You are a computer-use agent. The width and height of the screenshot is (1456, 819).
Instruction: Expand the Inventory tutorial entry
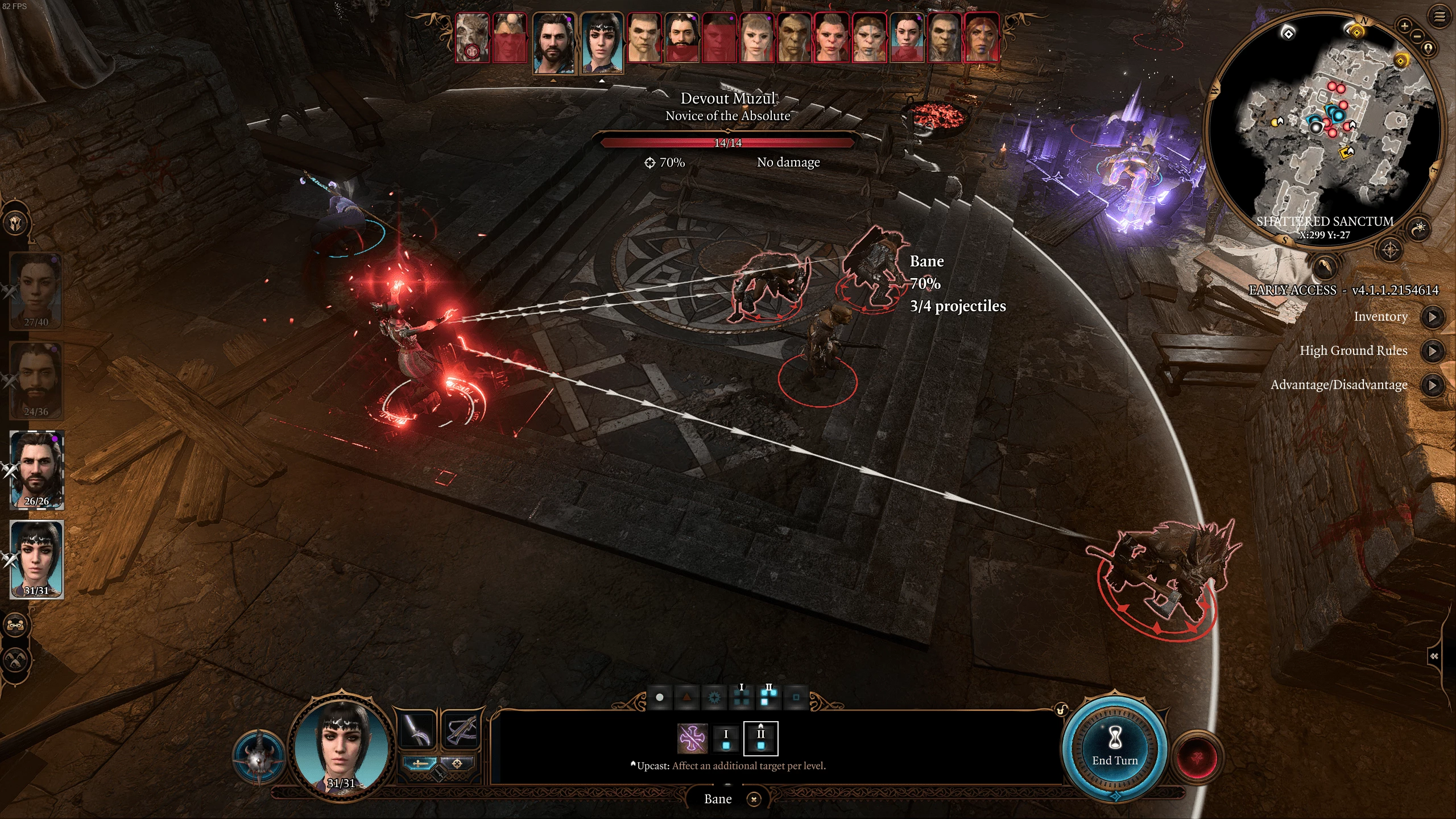click(1432, 317)
